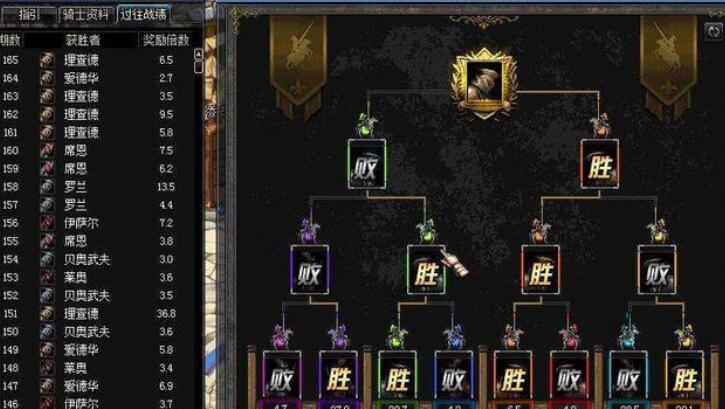Select the 过往战绩 tab

click(x=143, y=14)
